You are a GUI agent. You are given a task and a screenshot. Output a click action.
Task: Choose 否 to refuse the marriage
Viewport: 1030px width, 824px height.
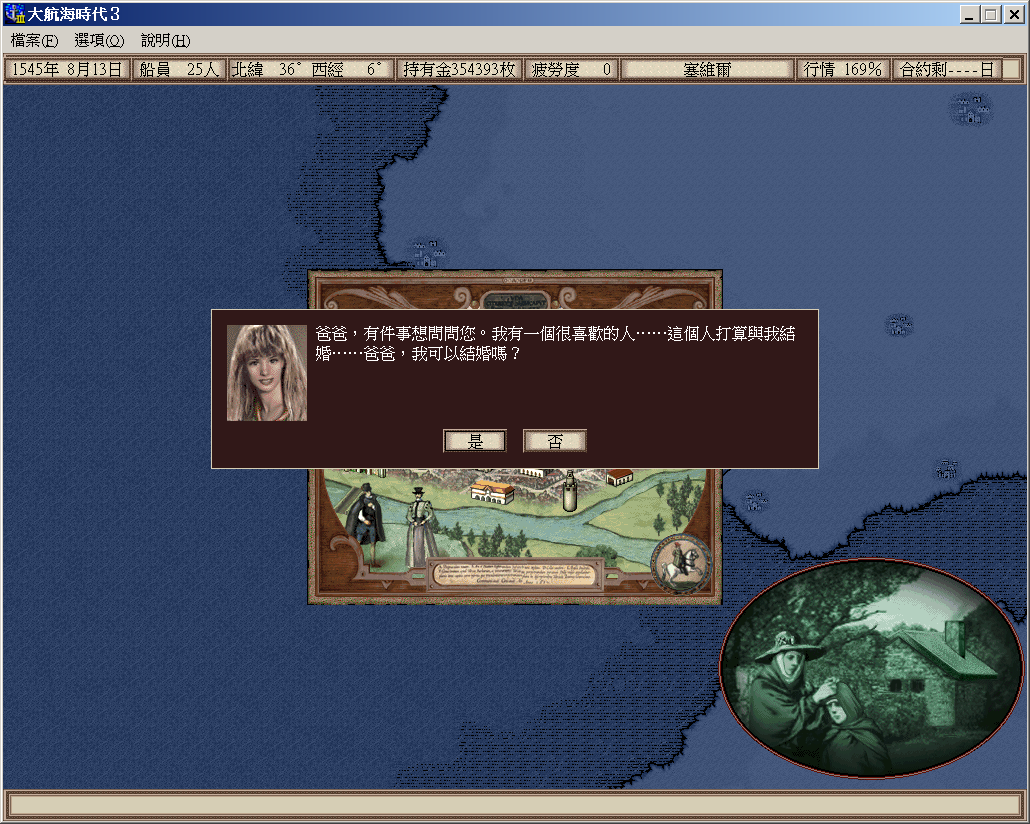554,441
